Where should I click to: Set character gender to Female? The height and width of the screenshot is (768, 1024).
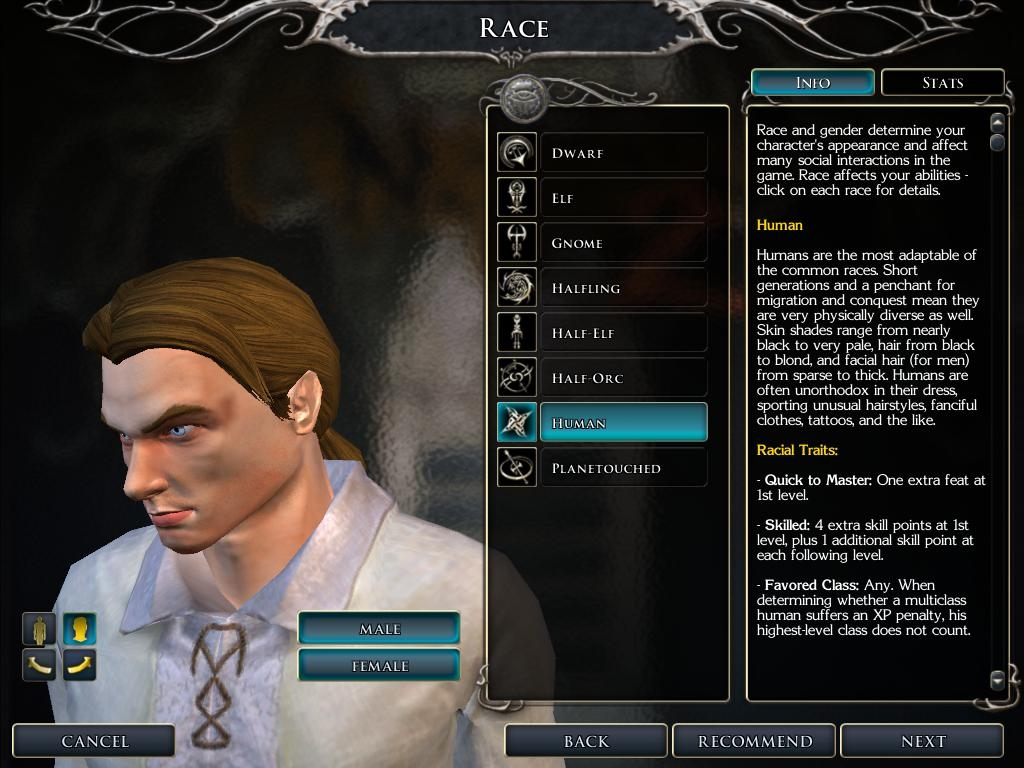(379, 666)
